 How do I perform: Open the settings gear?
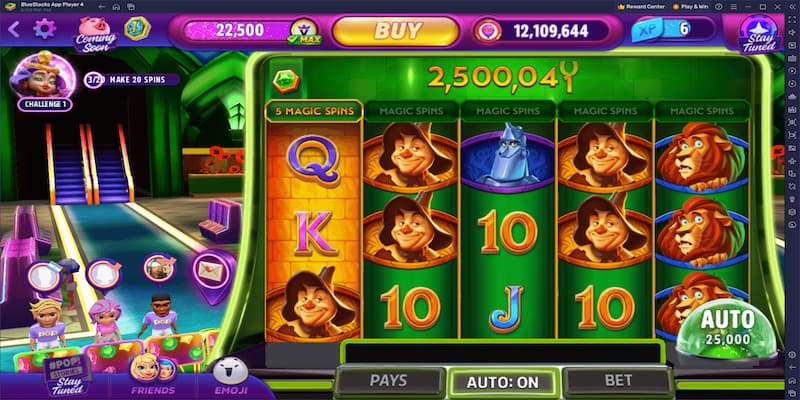(44, 29)
